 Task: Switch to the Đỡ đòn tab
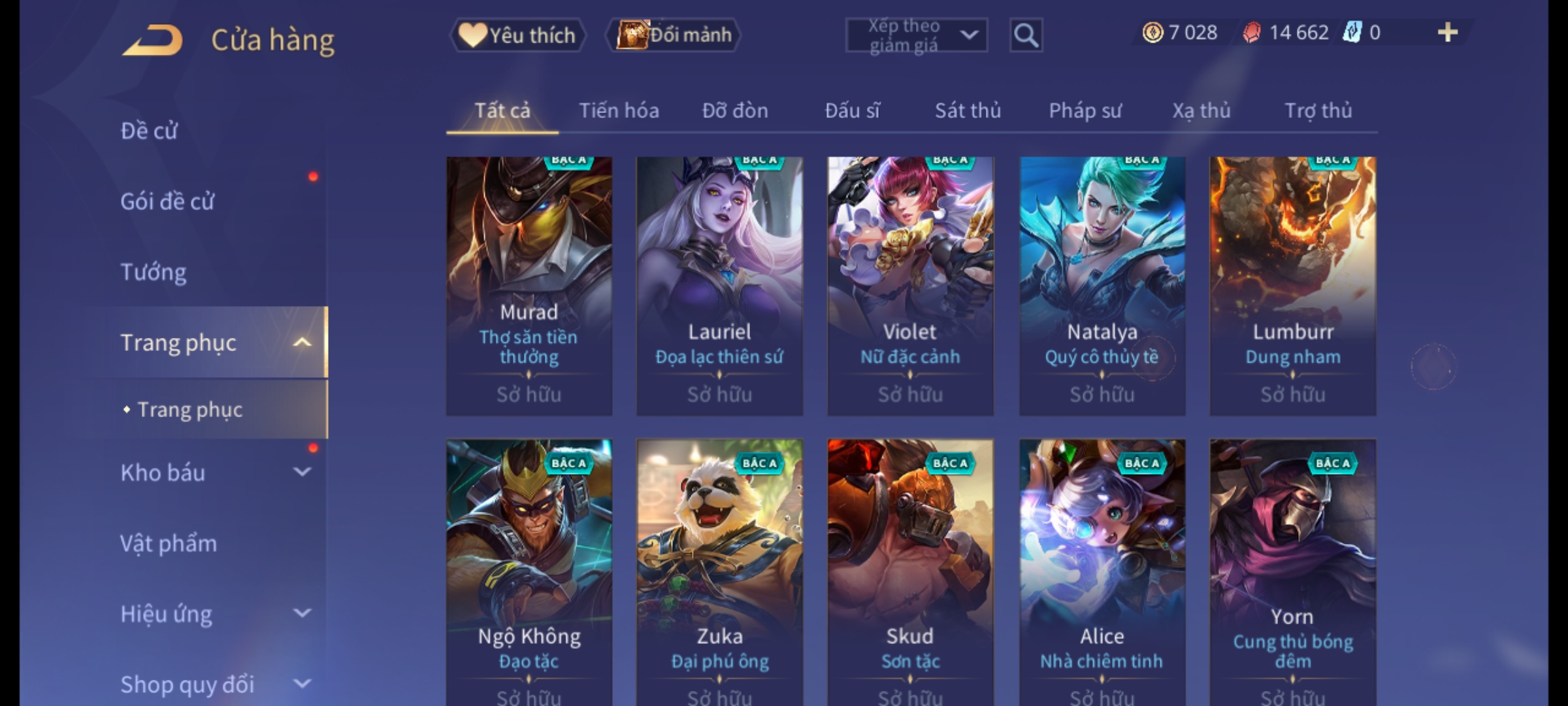pyautogui.click(x=735, y=110)
